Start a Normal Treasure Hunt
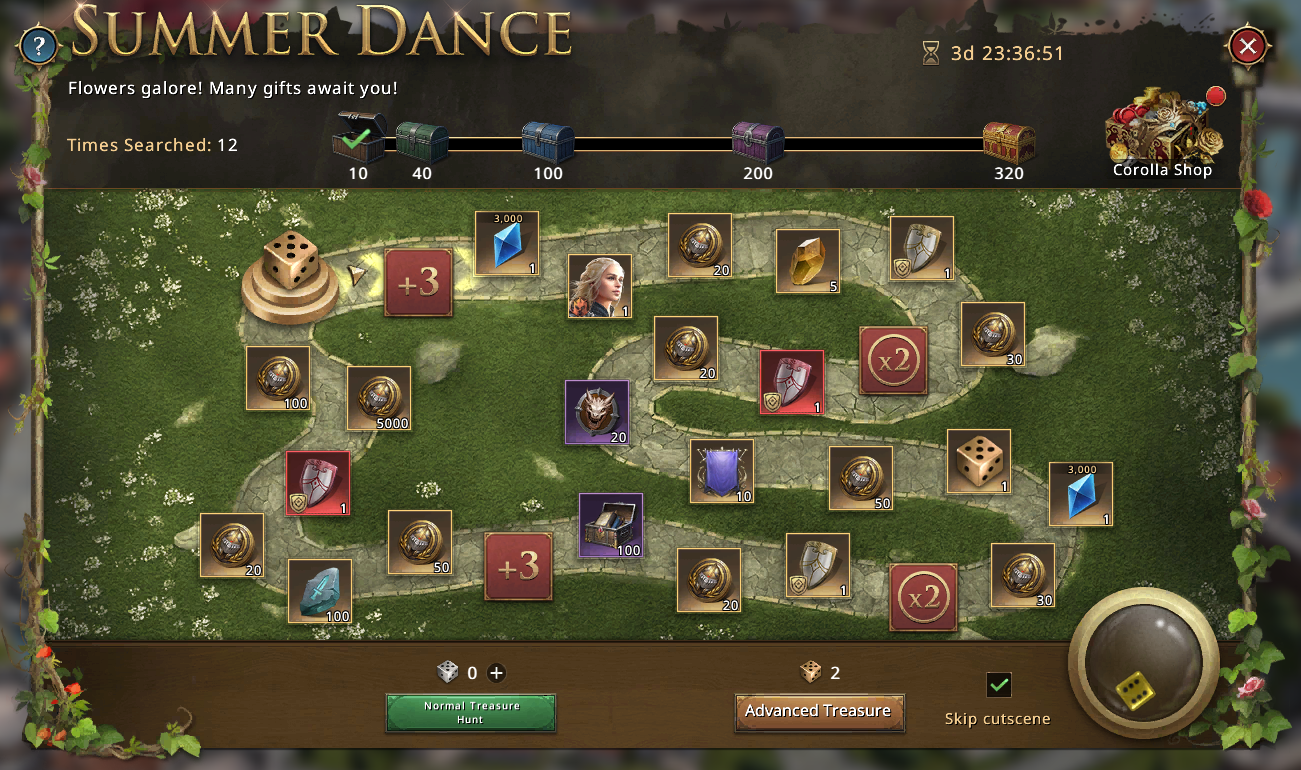 click(471, 712)
